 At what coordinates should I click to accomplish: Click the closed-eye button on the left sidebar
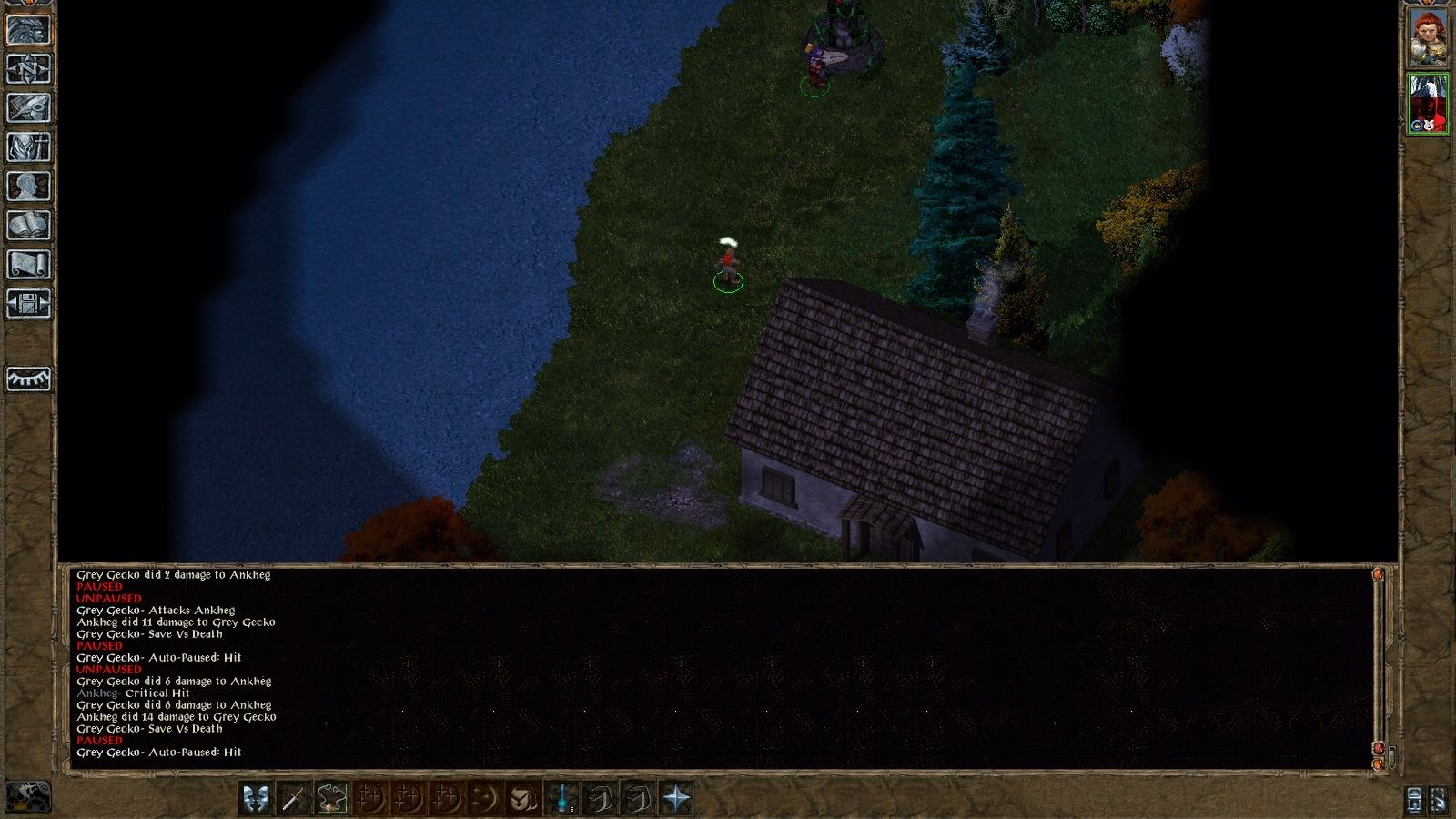tap(28, 379)
